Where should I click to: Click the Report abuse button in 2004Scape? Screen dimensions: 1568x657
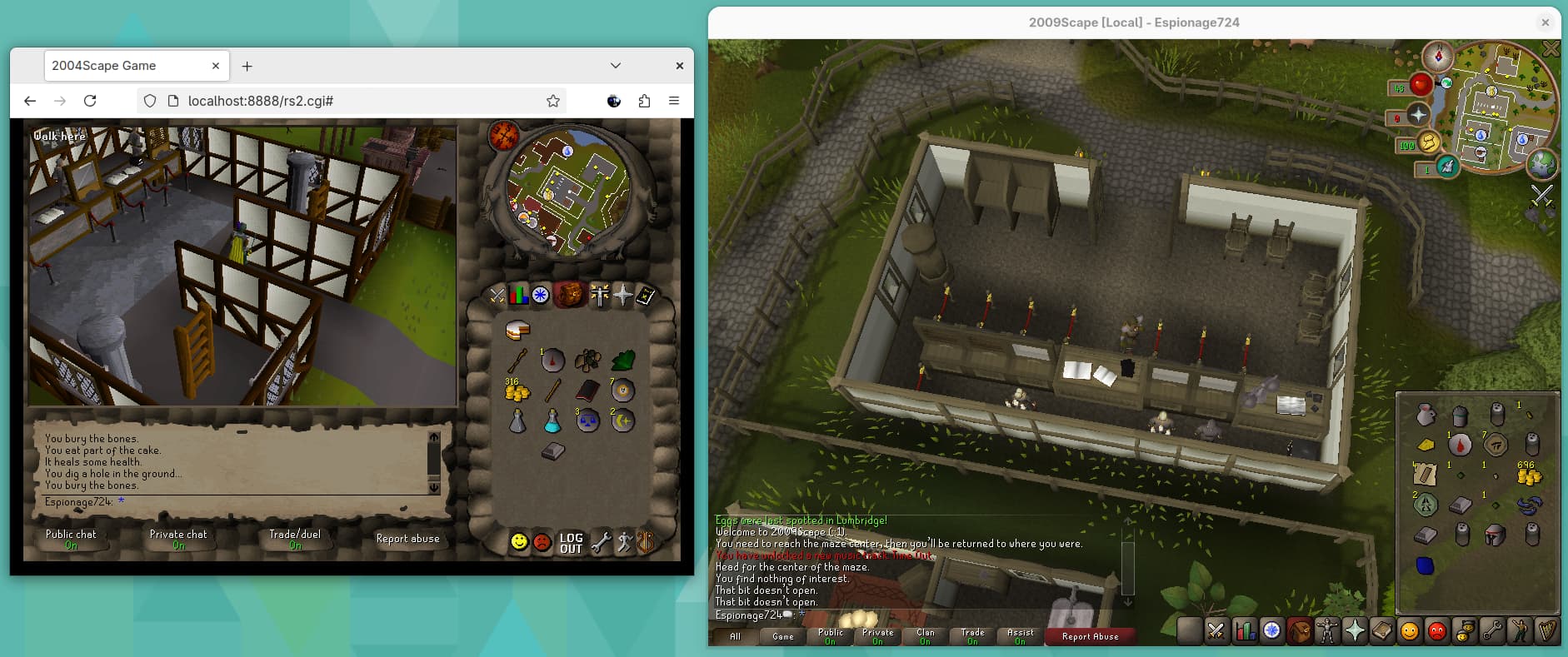coord(407,539)
